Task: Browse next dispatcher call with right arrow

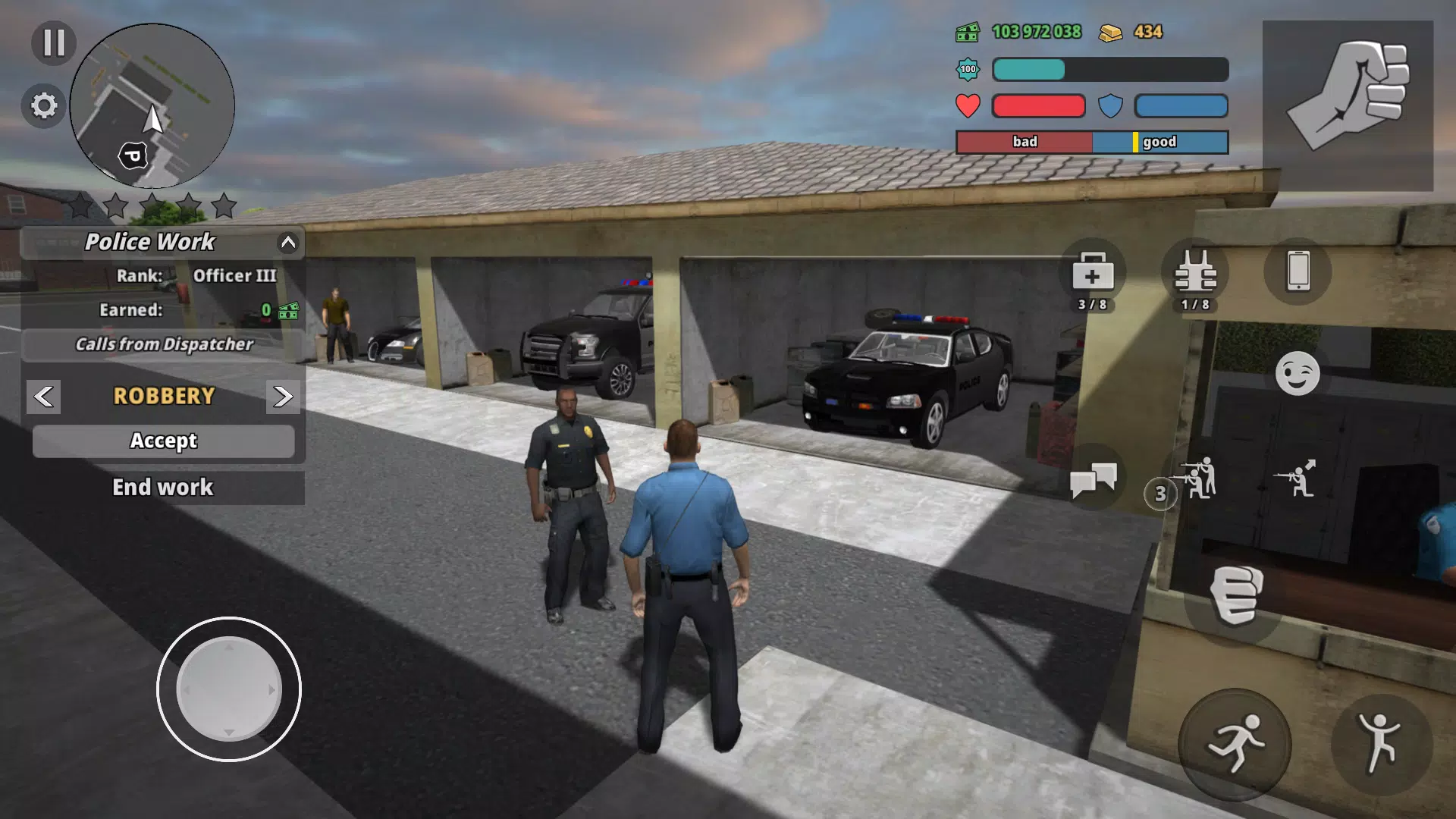Action: 282,397
